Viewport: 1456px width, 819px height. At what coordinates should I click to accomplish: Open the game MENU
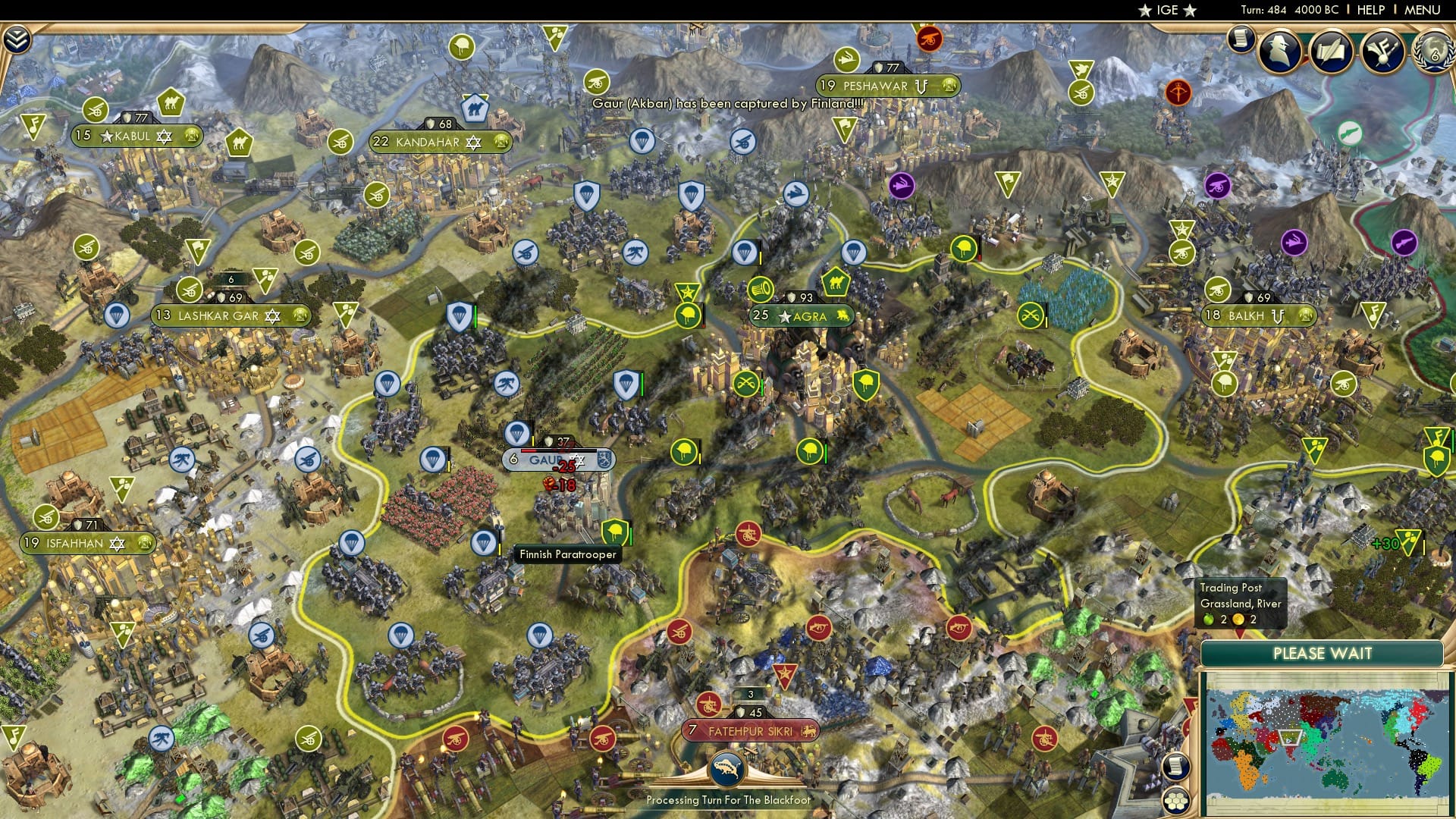pos(1424,9)
